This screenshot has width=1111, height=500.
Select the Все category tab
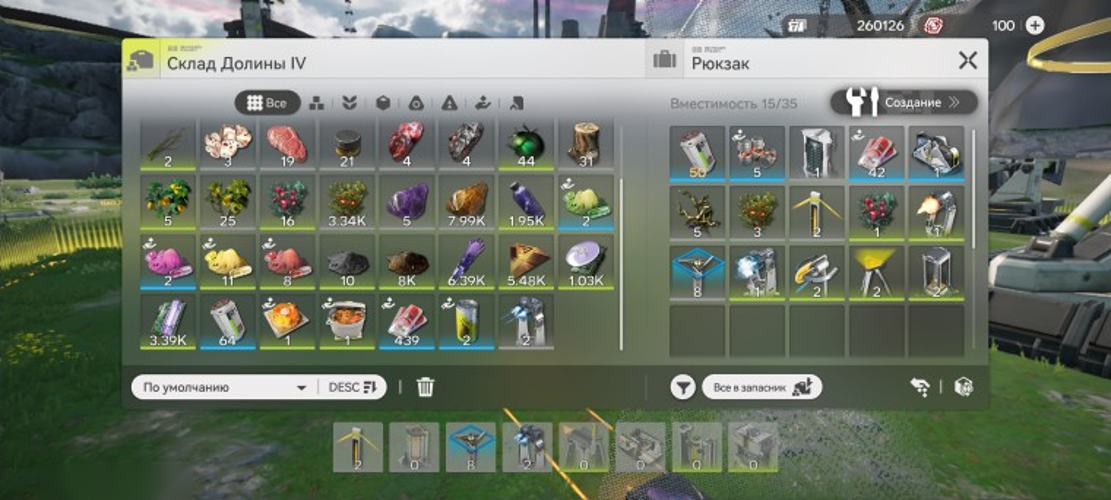click(267, 103)
